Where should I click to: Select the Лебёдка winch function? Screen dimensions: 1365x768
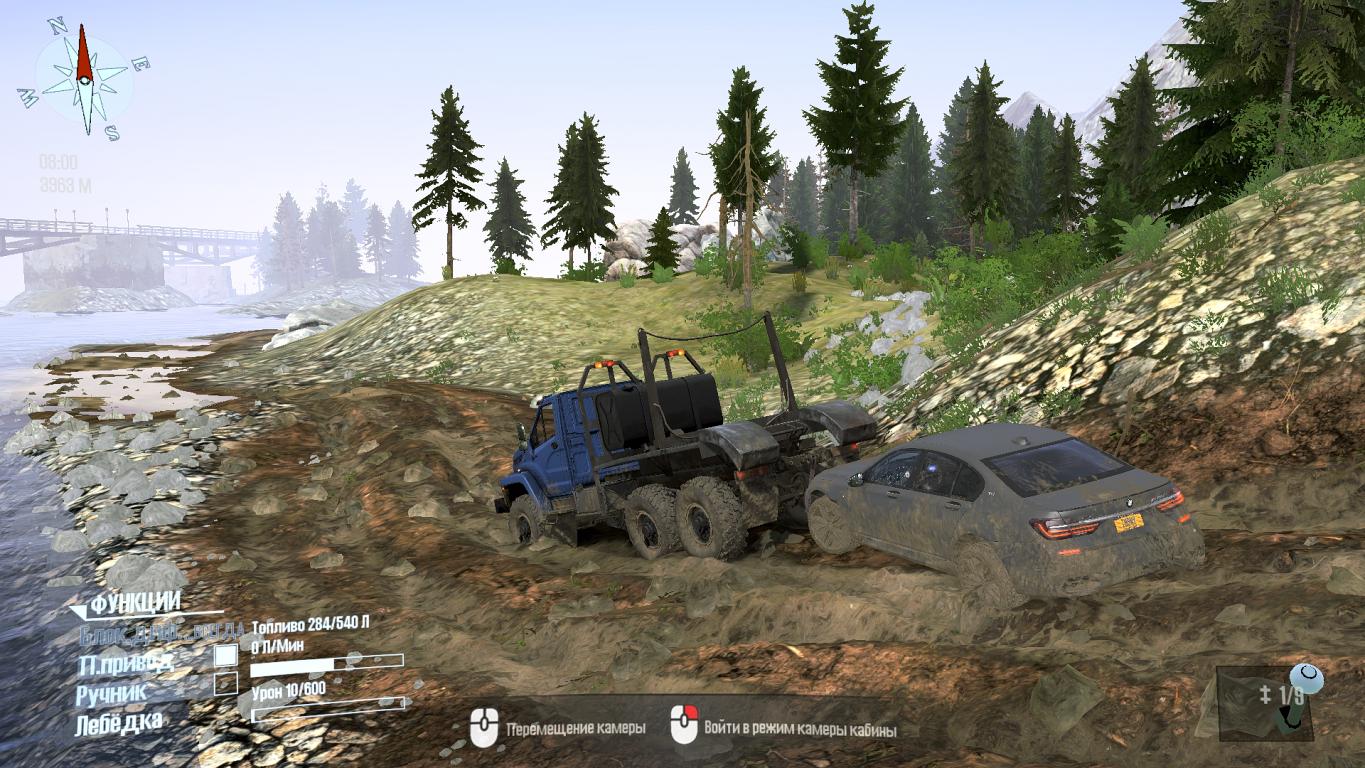118,721
